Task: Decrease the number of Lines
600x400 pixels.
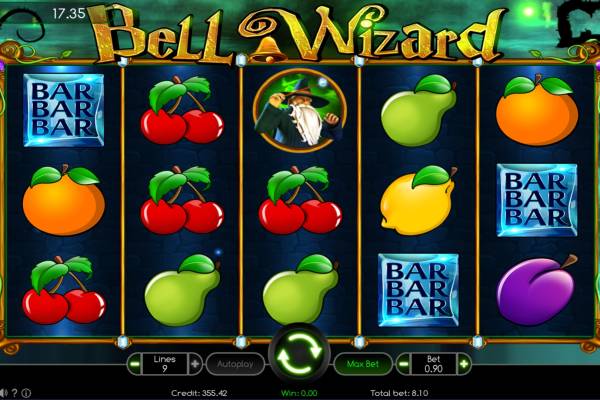Action: pyautogui.click(x=136, y=364)
